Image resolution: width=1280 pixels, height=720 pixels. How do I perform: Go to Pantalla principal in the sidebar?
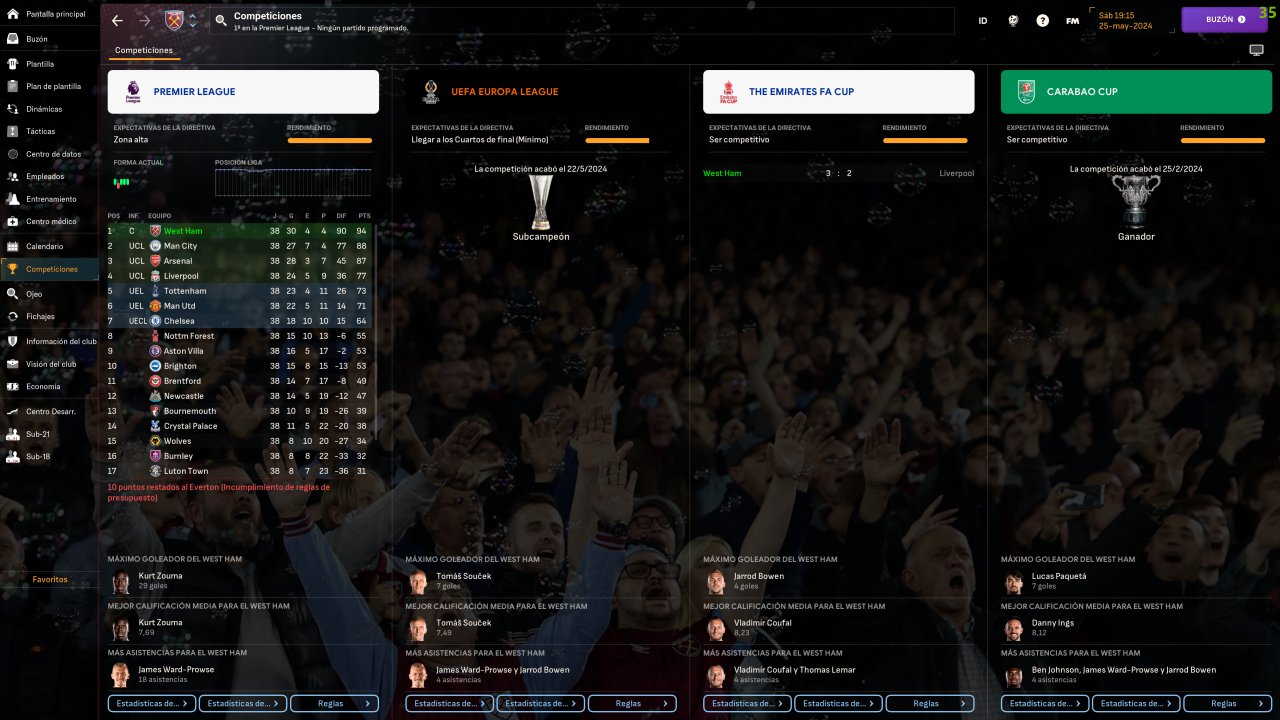coord(55,15)
